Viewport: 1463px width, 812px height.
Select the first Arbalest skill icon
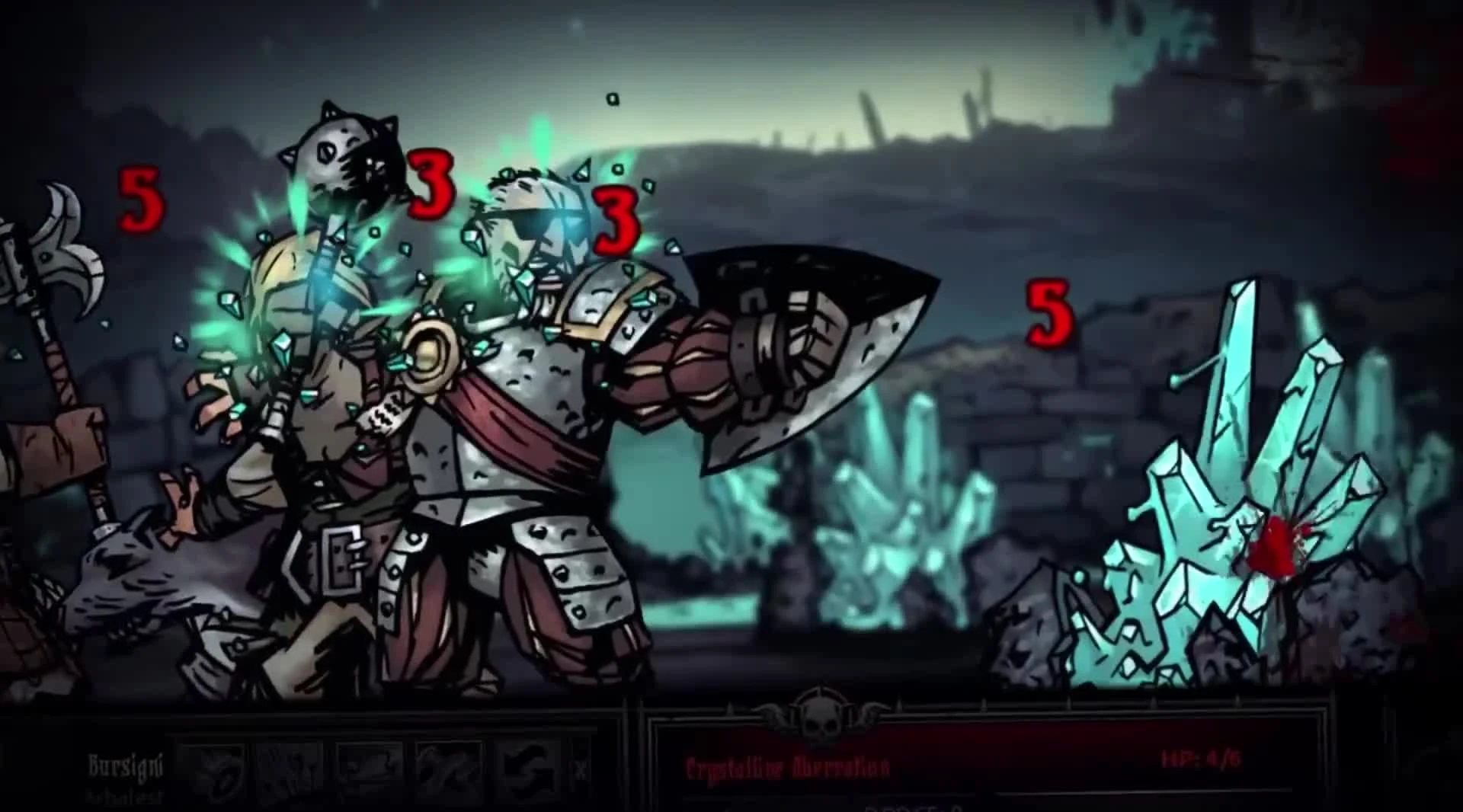click(x=216, y=771)
